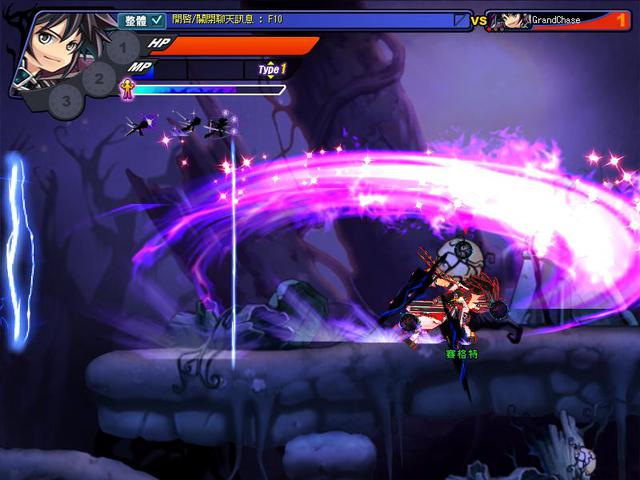Select skill slot 1
Screen dimensions: 640x480
click(x=122, y=46)
